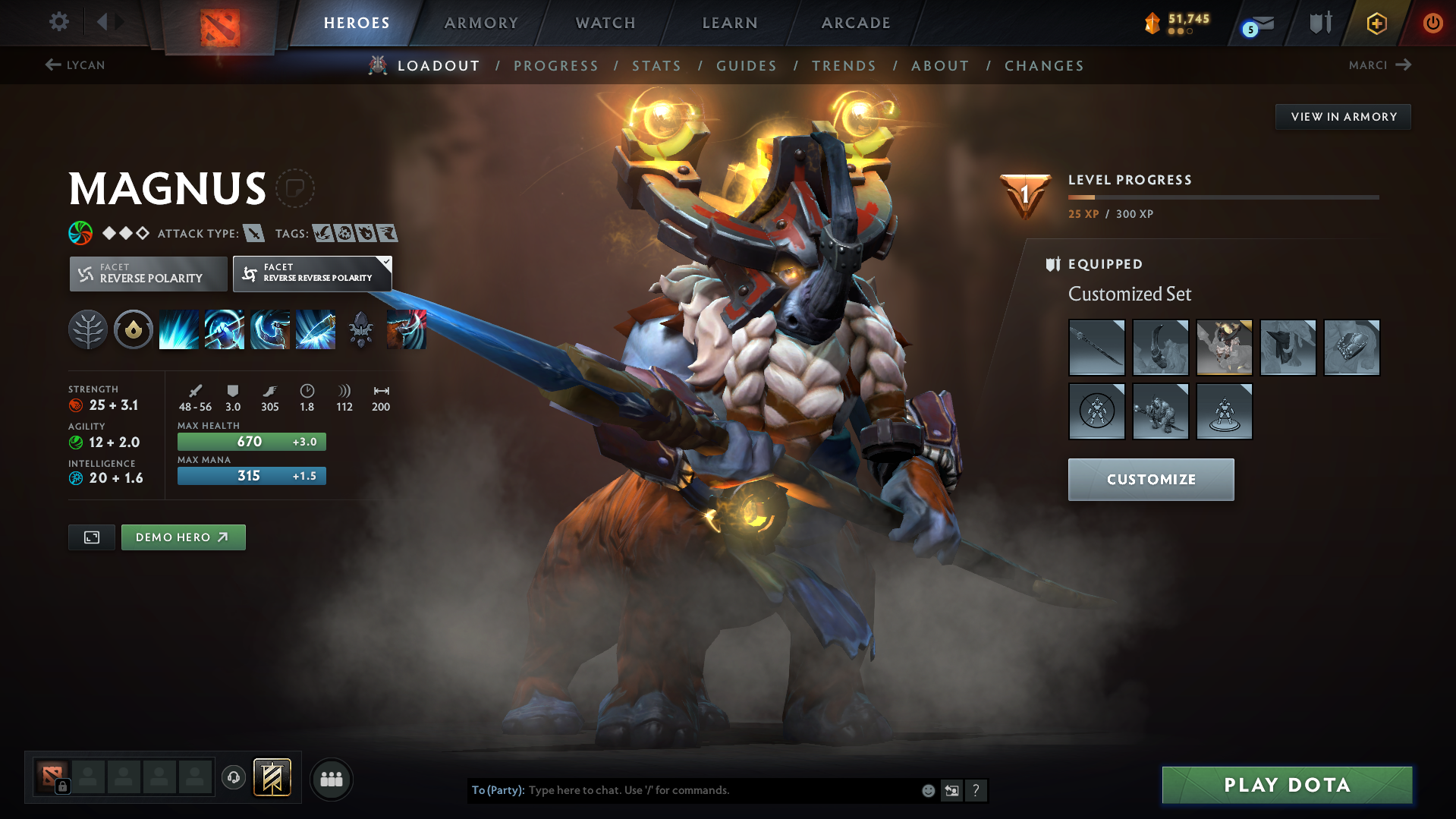Viewport: 1456px width, 819px height.
Task: Click the party chat input field
Action: pyautogui.click(x=721, y=790)
